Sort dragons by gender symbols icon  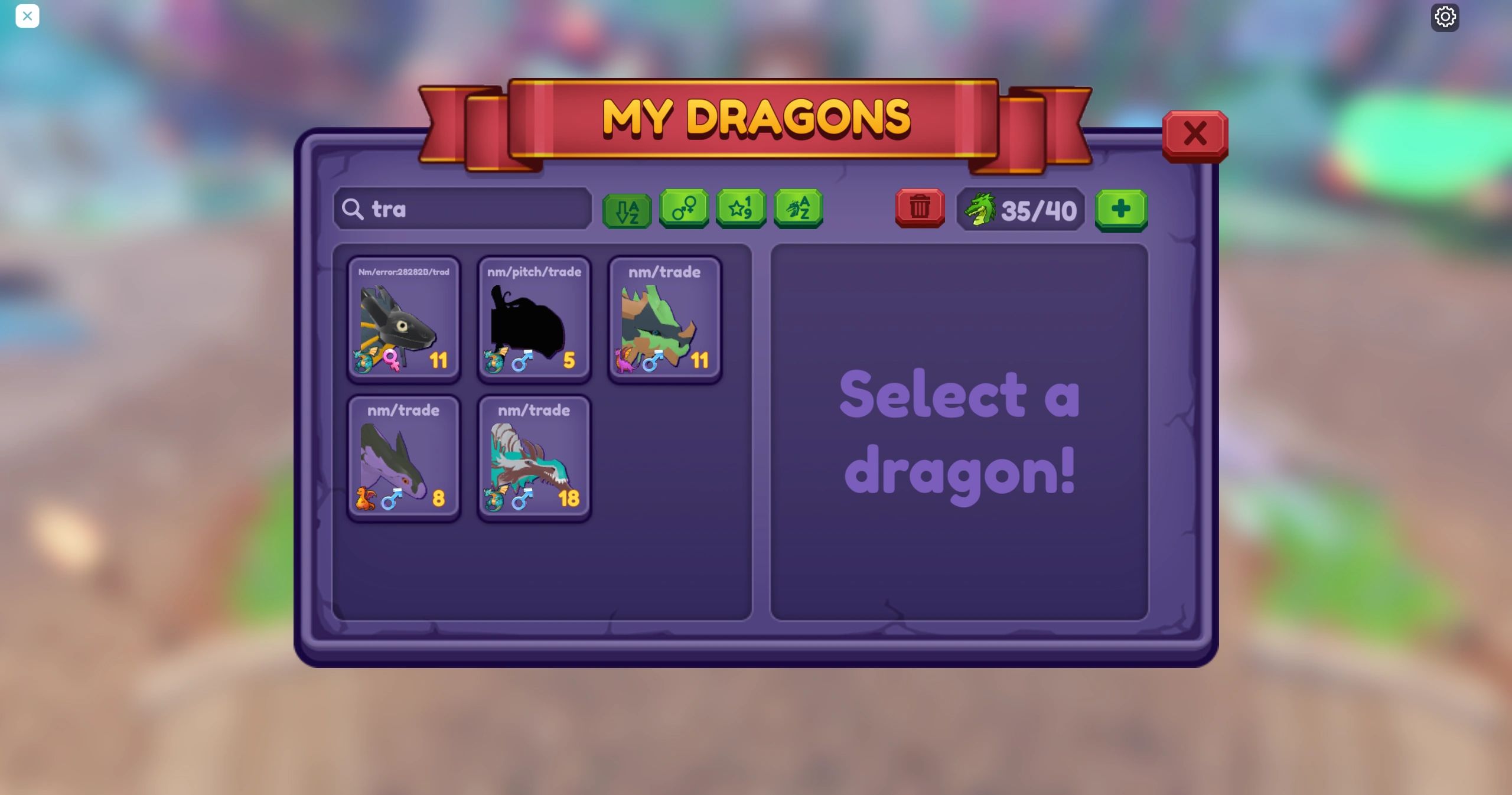pyautogui.click(x=683, y=208)
